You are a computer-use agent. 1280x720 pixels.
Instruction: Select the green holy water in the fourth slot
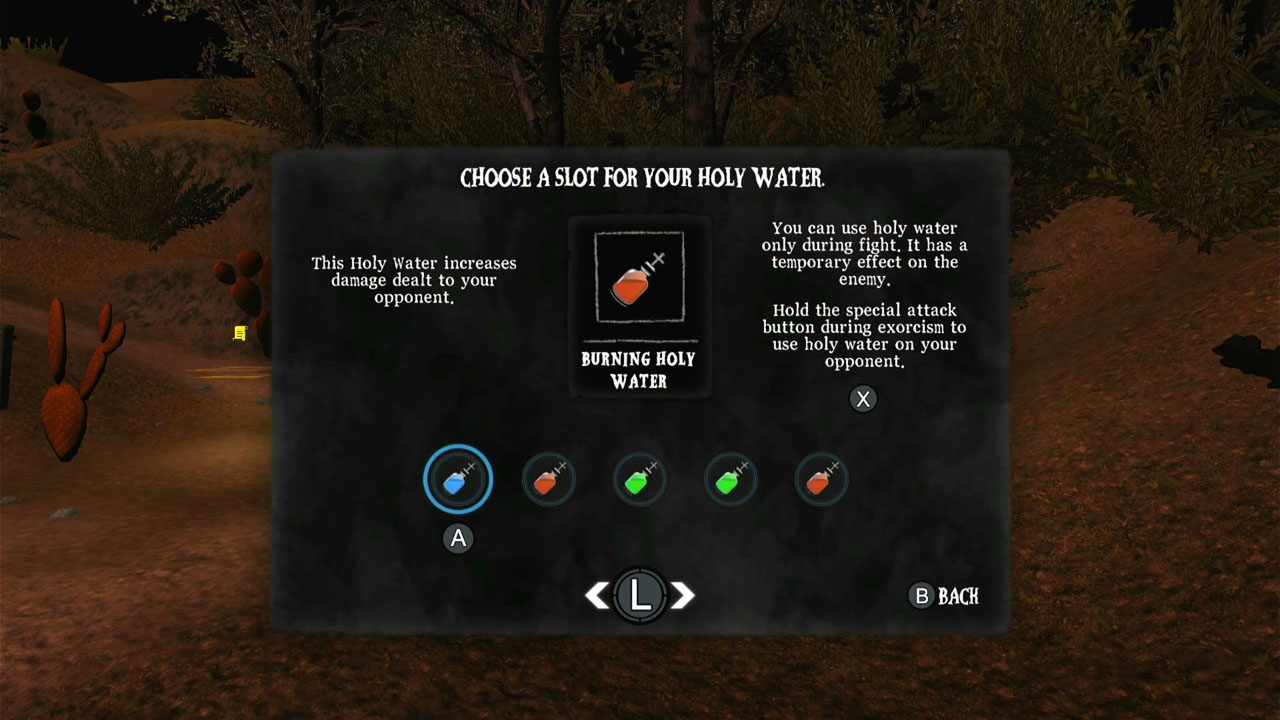730,478
